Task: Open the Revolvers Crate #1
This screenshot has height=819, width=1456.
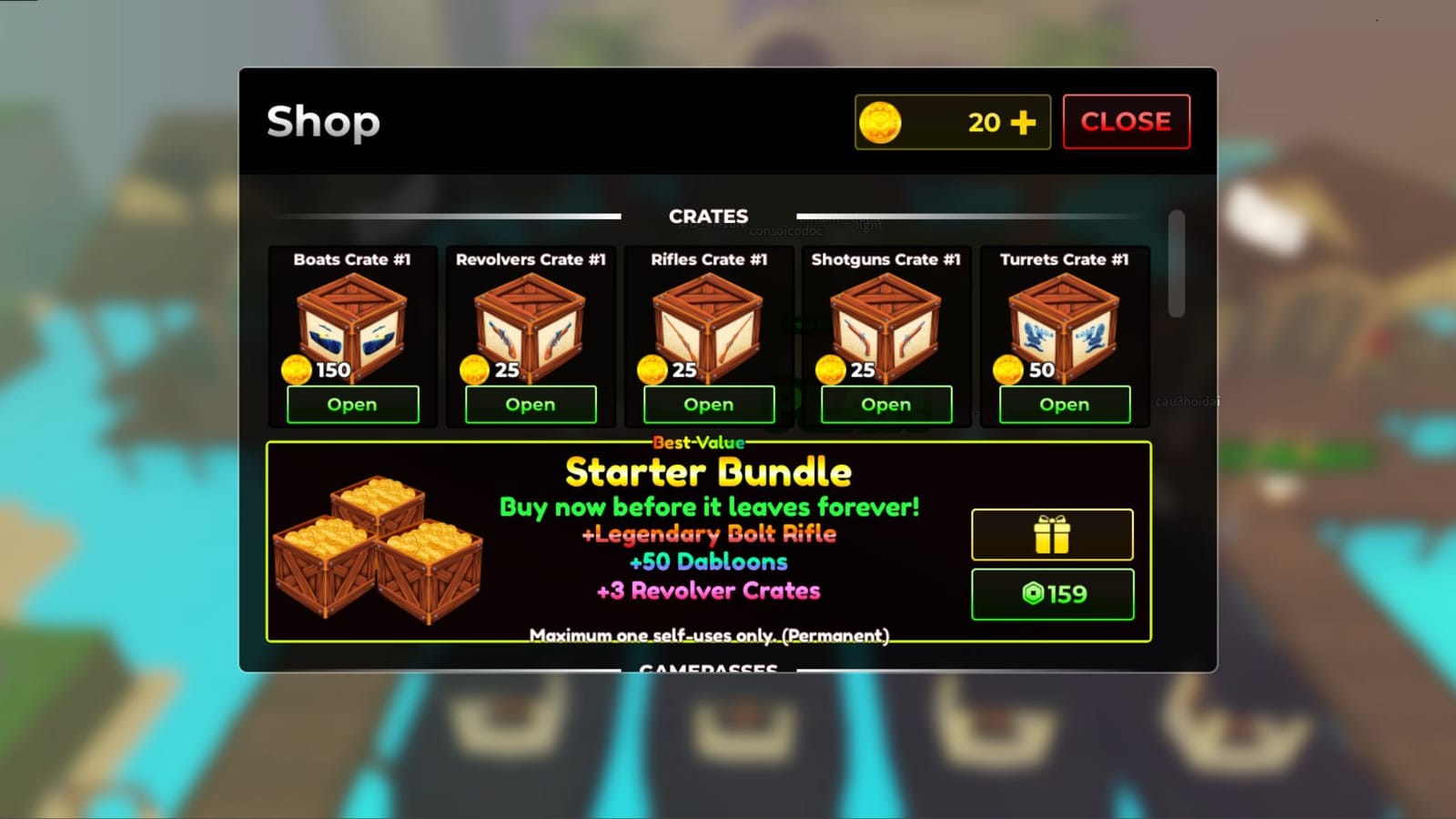Action: 531,404
